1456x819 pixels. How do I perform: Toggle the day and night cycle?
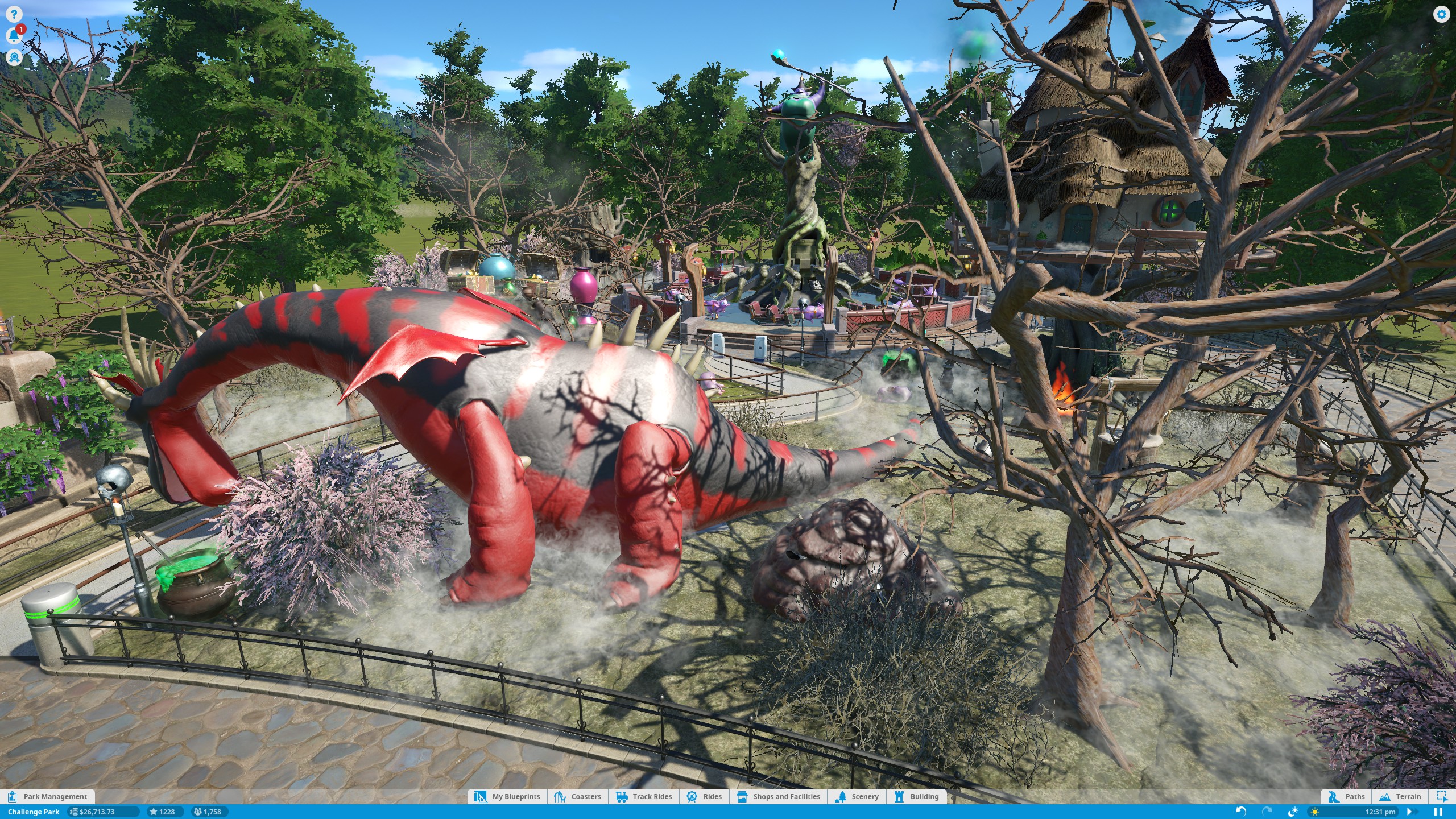pos(1293,812)
